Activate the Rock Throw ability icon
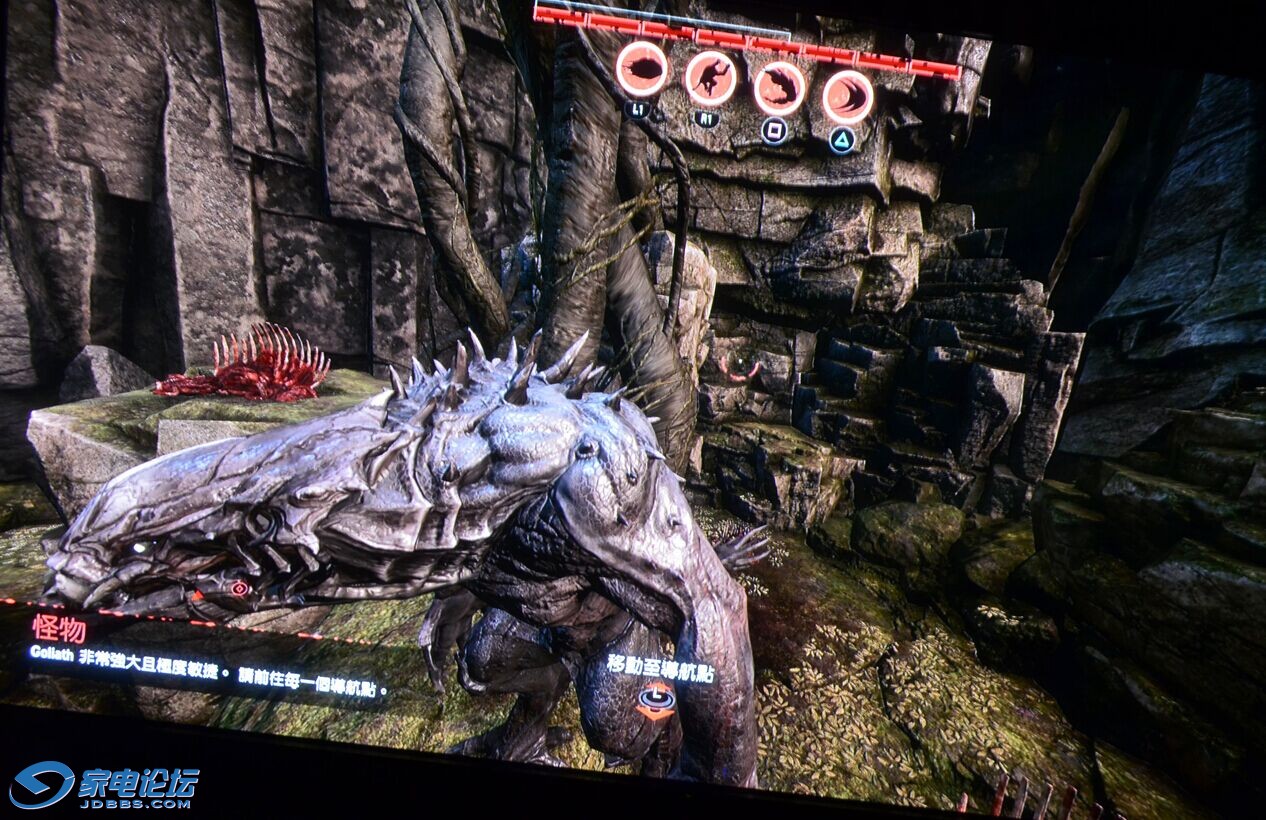1266x820 pixels. tap(642, 69)
